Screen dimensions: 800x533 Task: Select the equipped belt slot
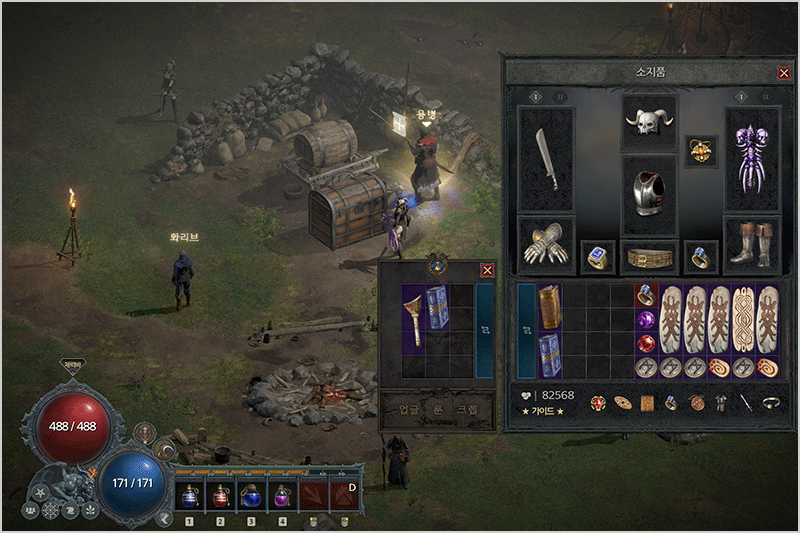(648, 258)
